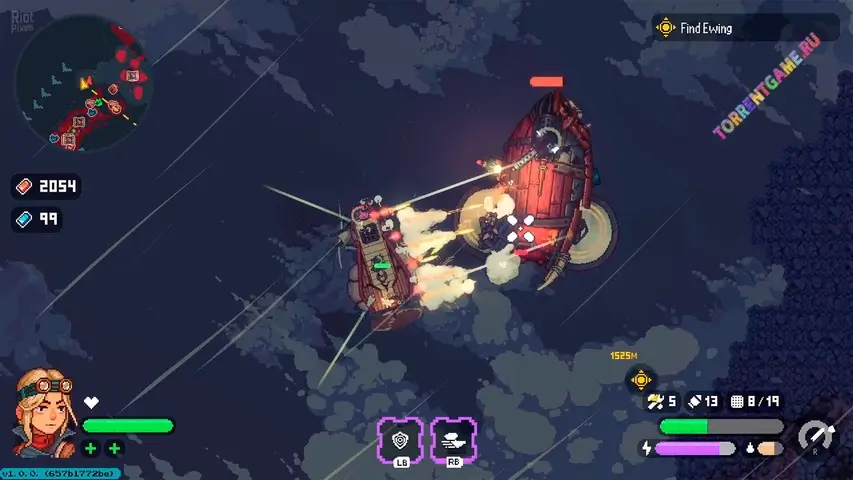Select the Find Ewing objective tracker

pyautogui.click(x=705, y=28)
